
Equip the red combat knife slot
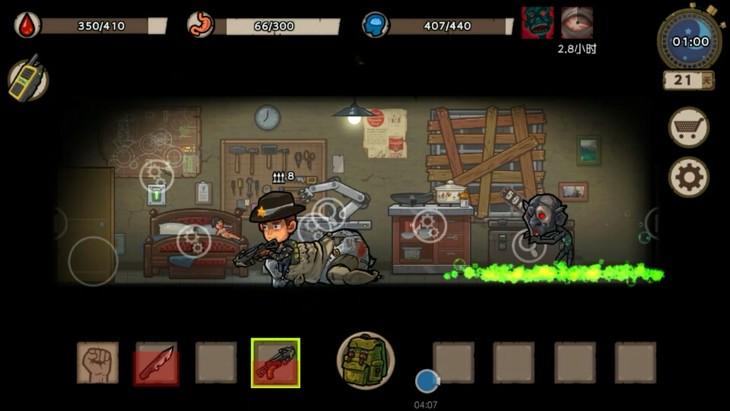pyautogui.click(x=156, y=362)
